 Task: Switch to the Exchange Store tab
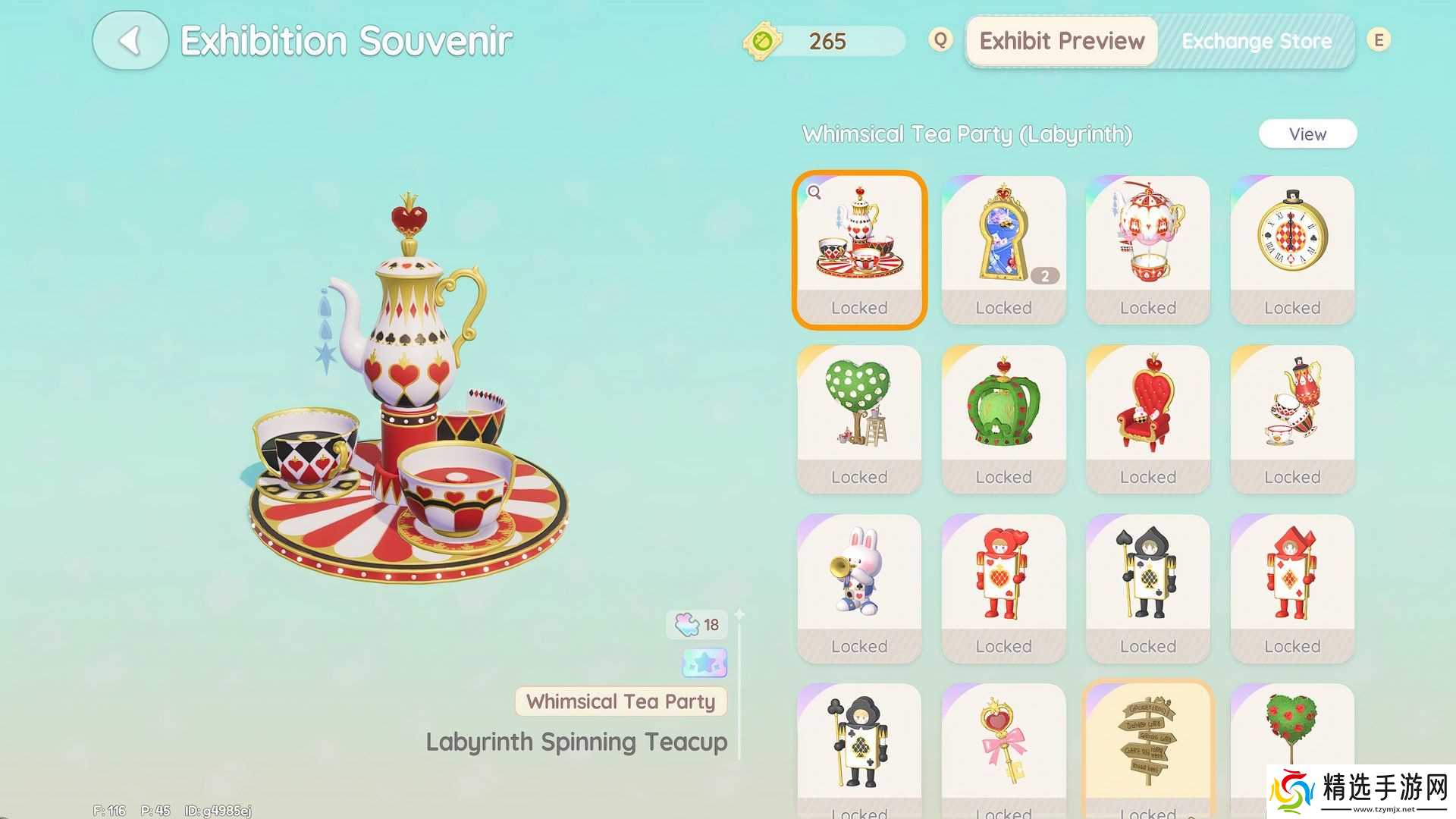click(x=1256, y=41)
